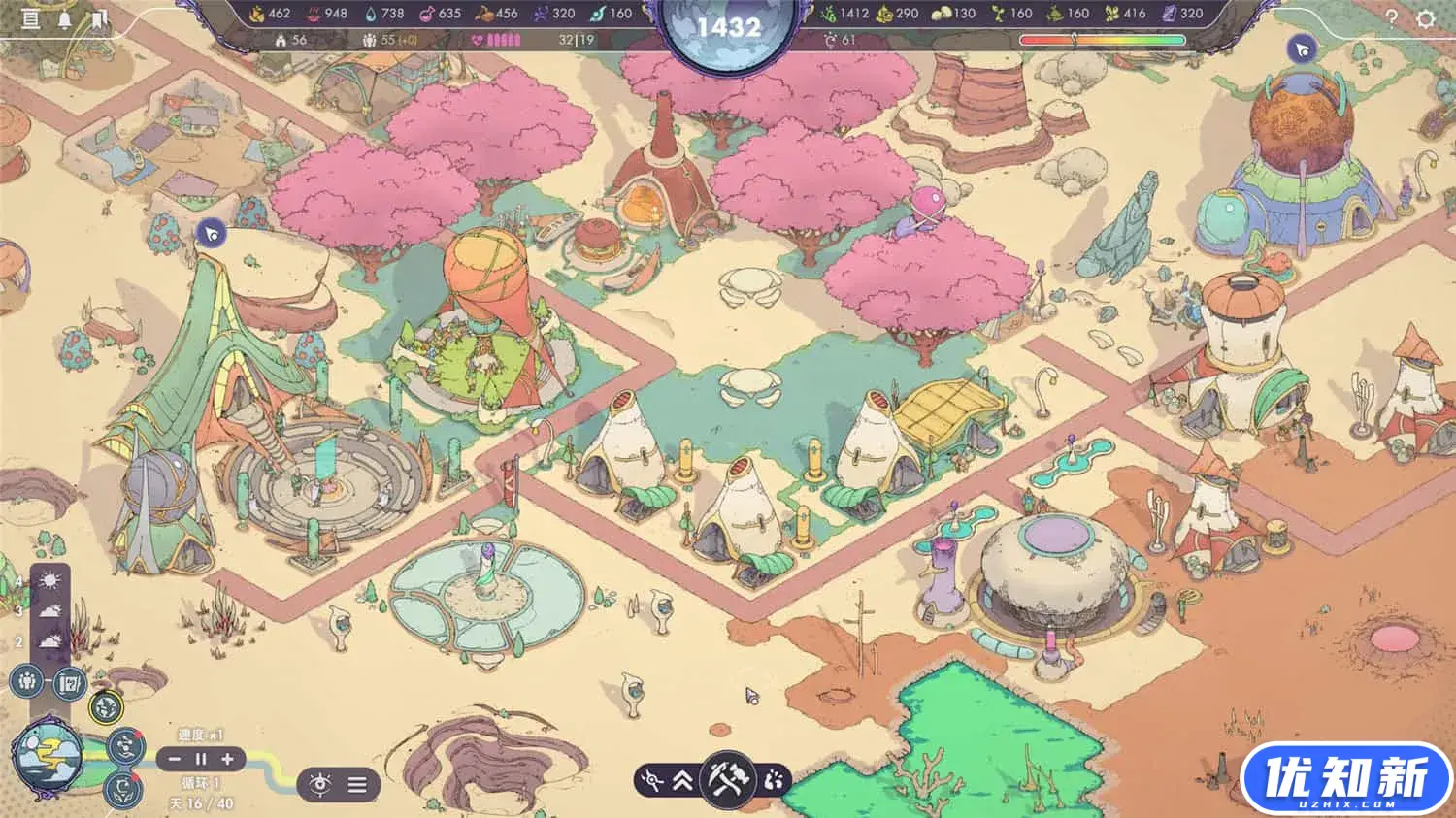Open settings with the gear icon
This screenshot has width=1456, height=818.
(1425, 18)
